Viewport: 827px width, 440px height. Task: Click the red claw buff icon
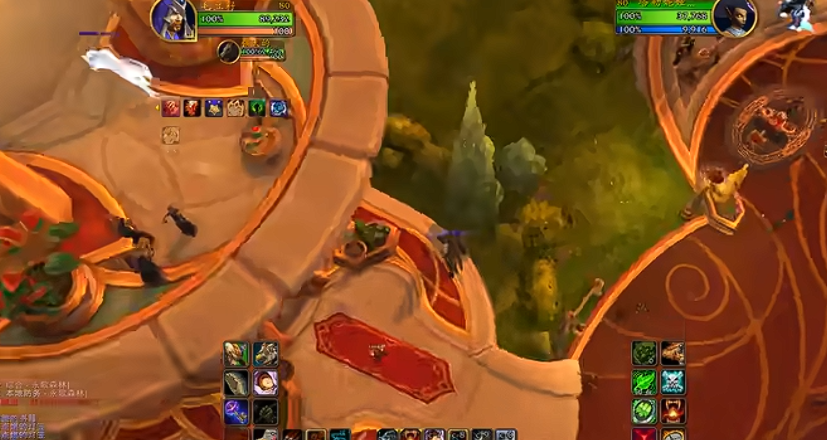171,108
